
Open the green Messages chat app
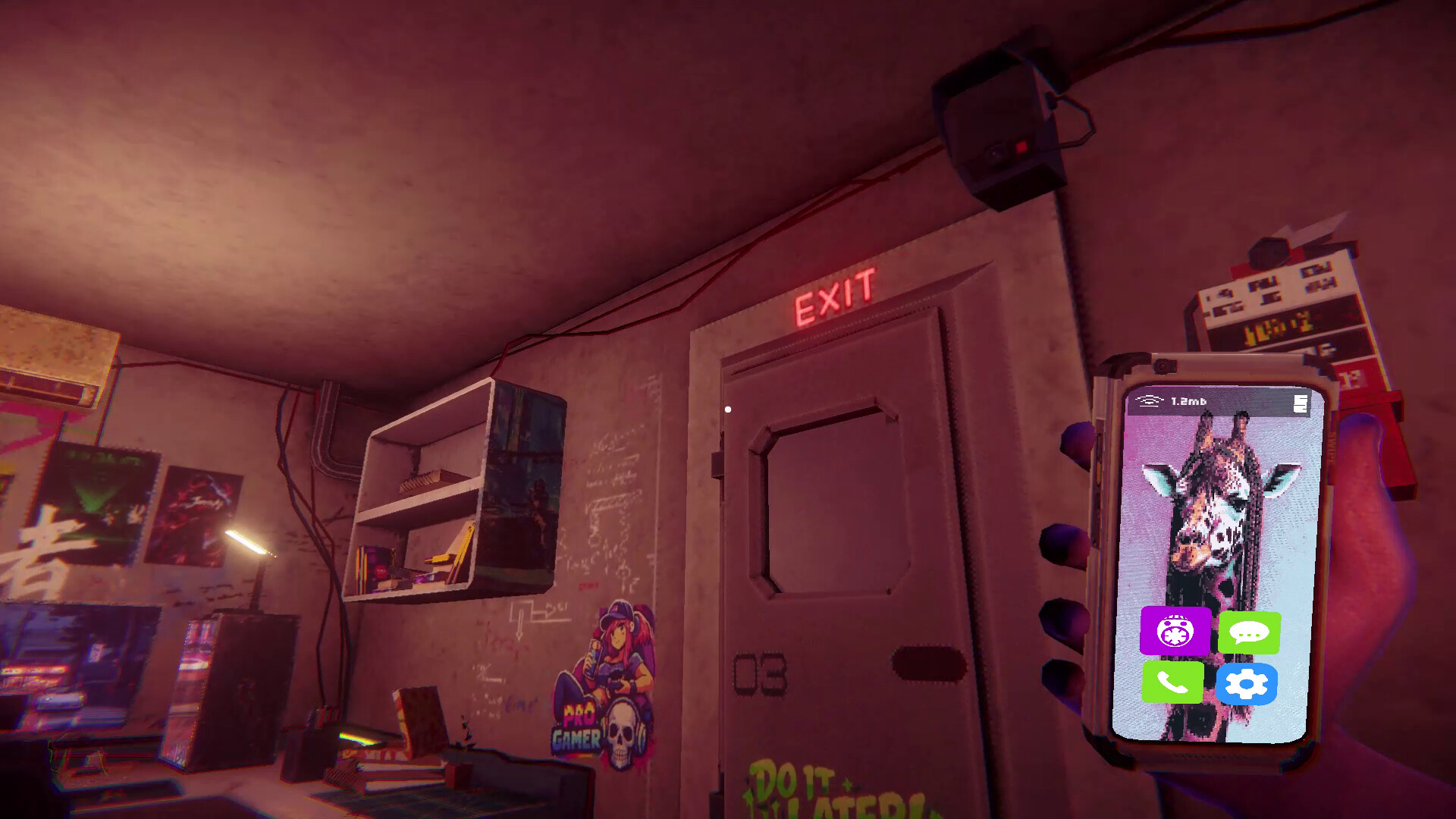1251,633
